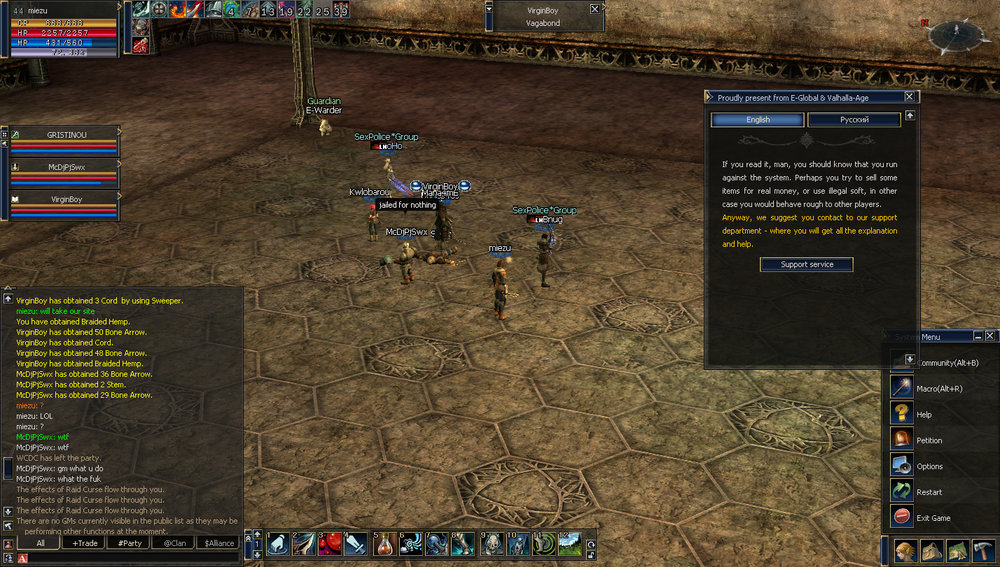This screenshot has height=567, width=1000.
Task: Close the VirginBoy target window
Action: pyautogui.click(x=595, y=8)
